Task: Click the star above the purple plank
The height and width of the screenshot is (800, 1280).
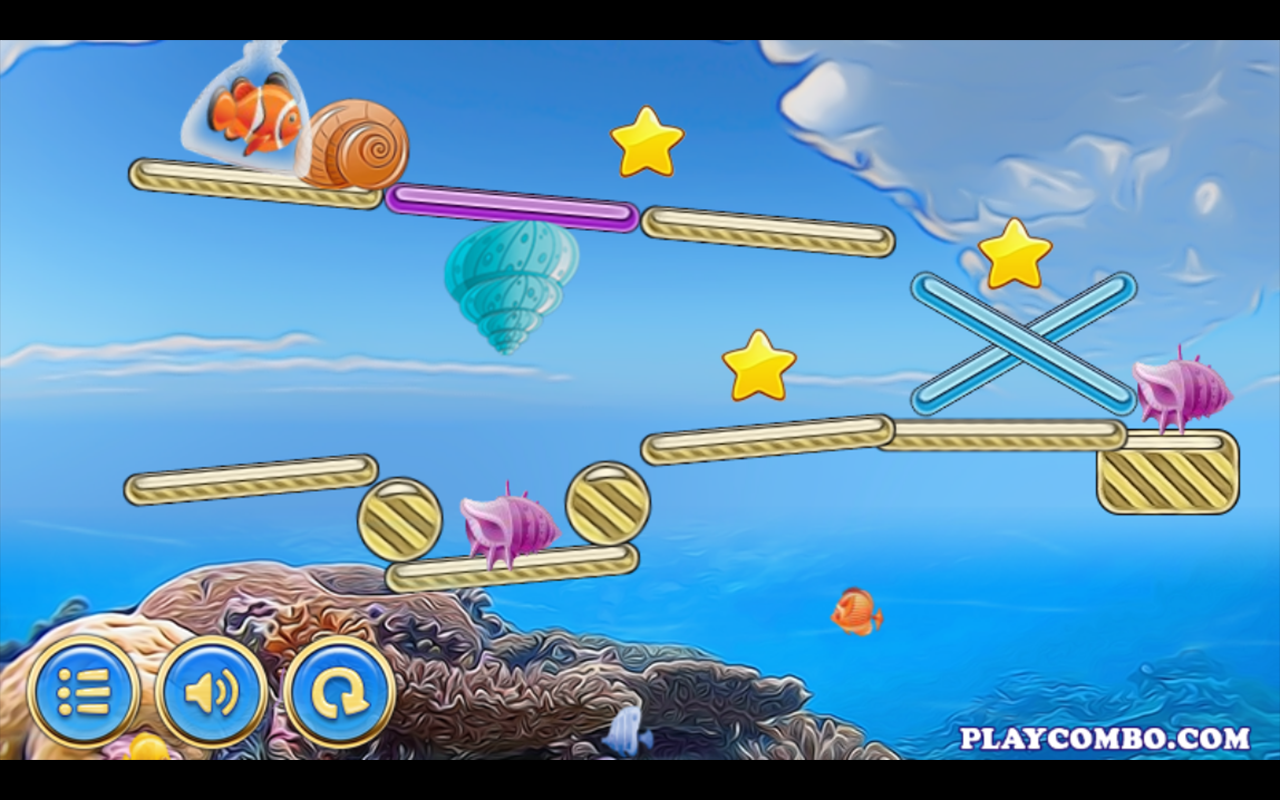Action: click(x=646, y=143)
